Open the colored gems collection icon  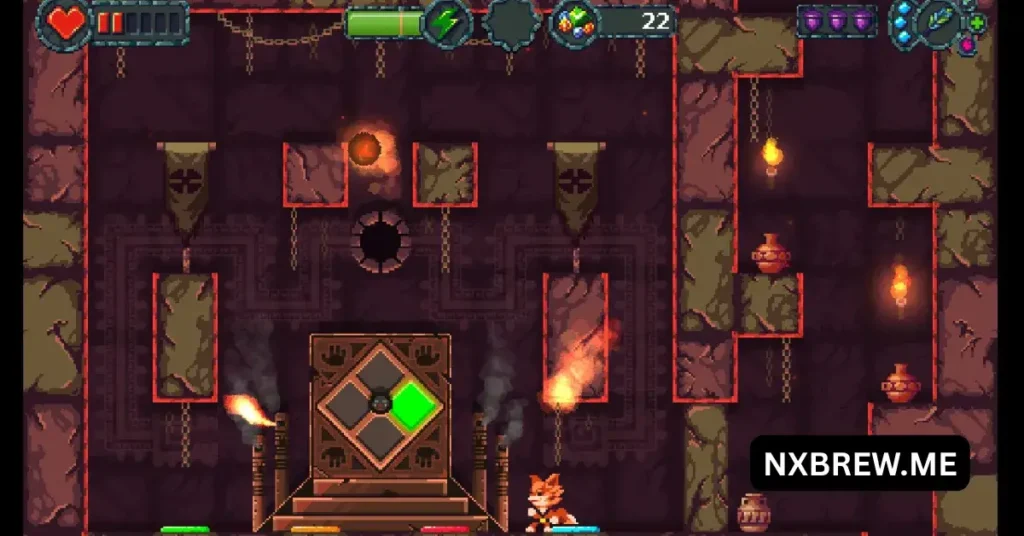click(572, 22)
